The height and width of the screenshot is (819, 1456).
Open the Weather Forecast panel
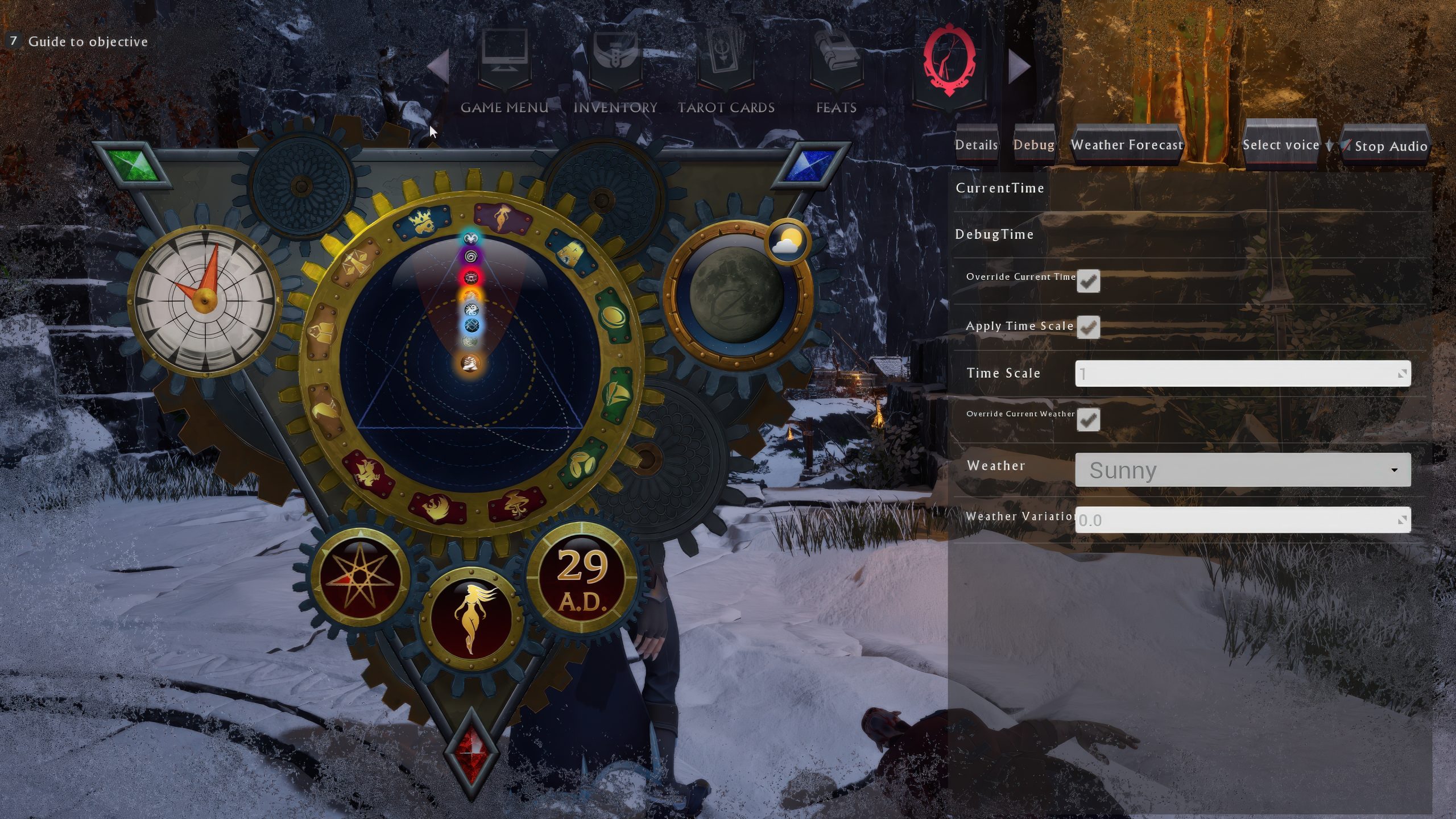point(1126,145)
